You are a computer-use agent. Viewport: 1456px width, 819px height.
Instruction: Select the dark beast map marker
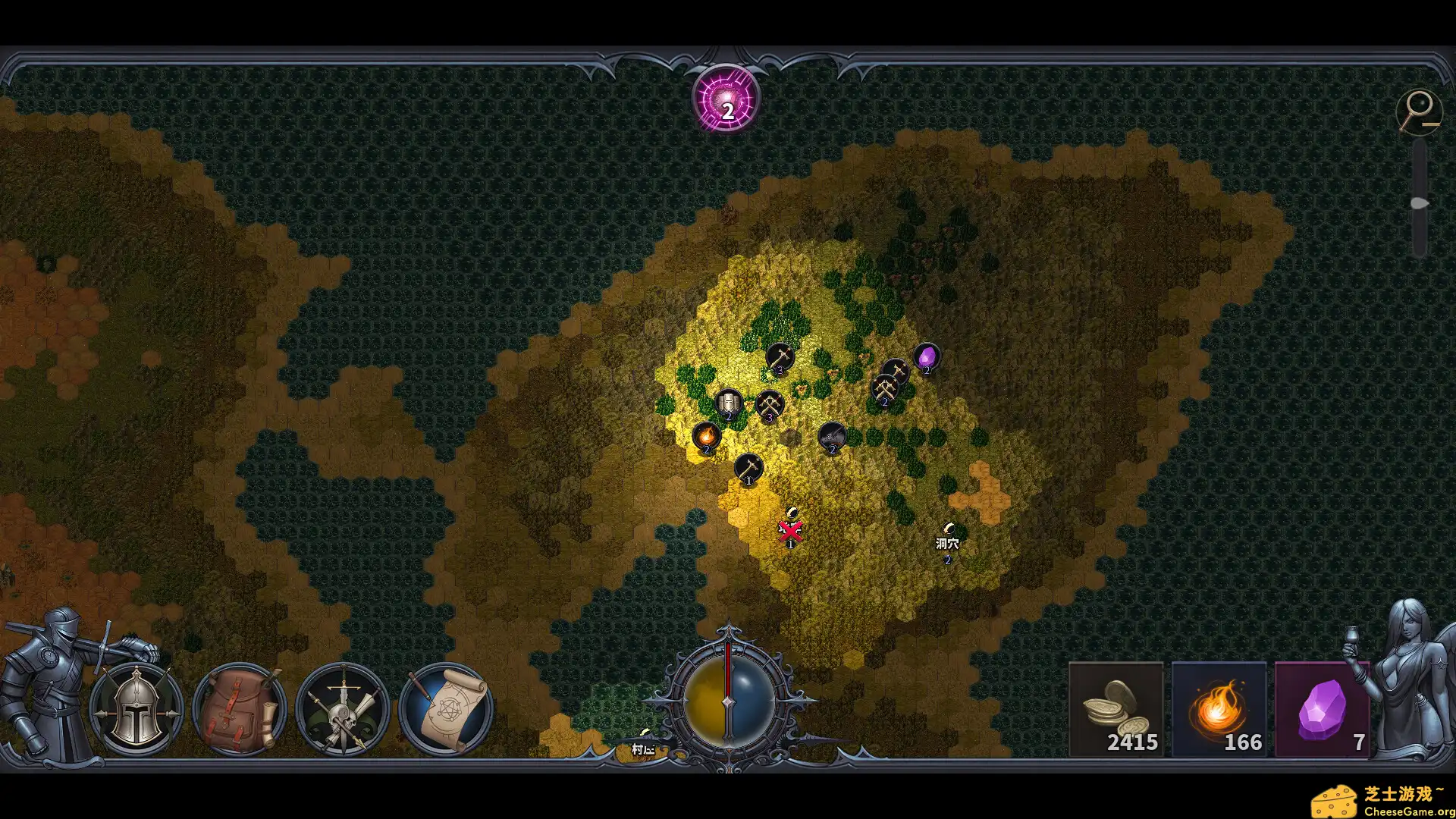(x=832, y=436)
